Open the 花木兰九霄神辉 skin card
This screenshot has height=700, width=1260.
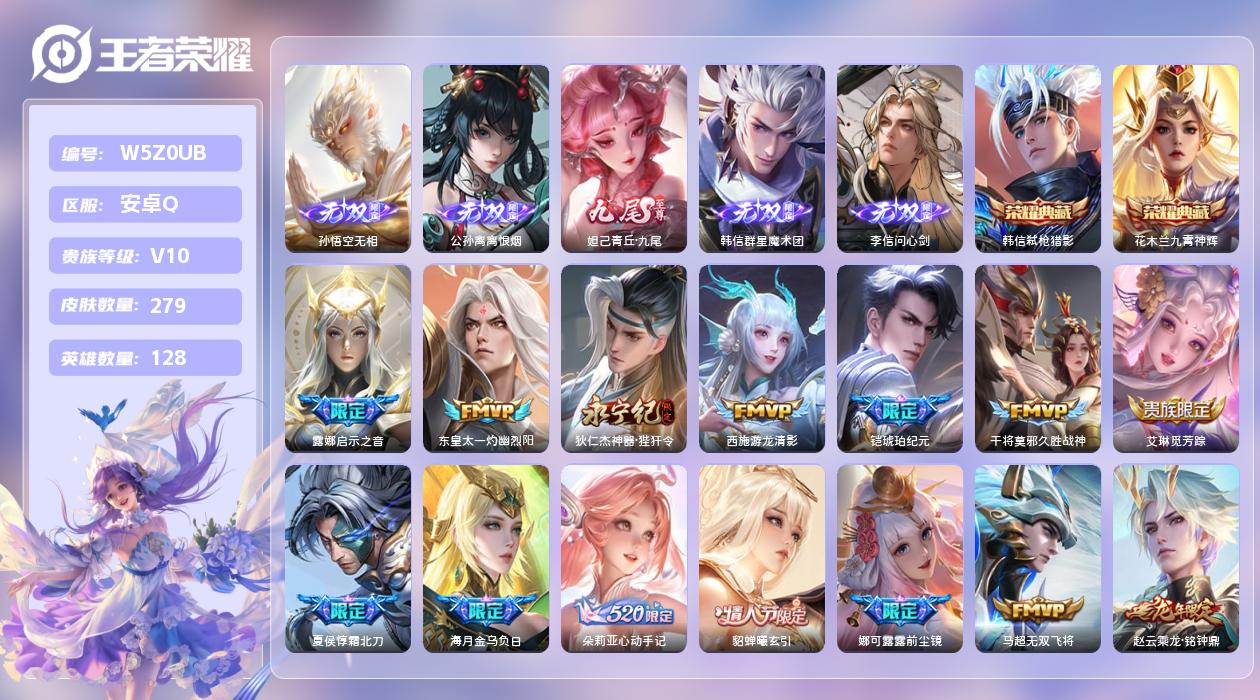pos(1176,158)
